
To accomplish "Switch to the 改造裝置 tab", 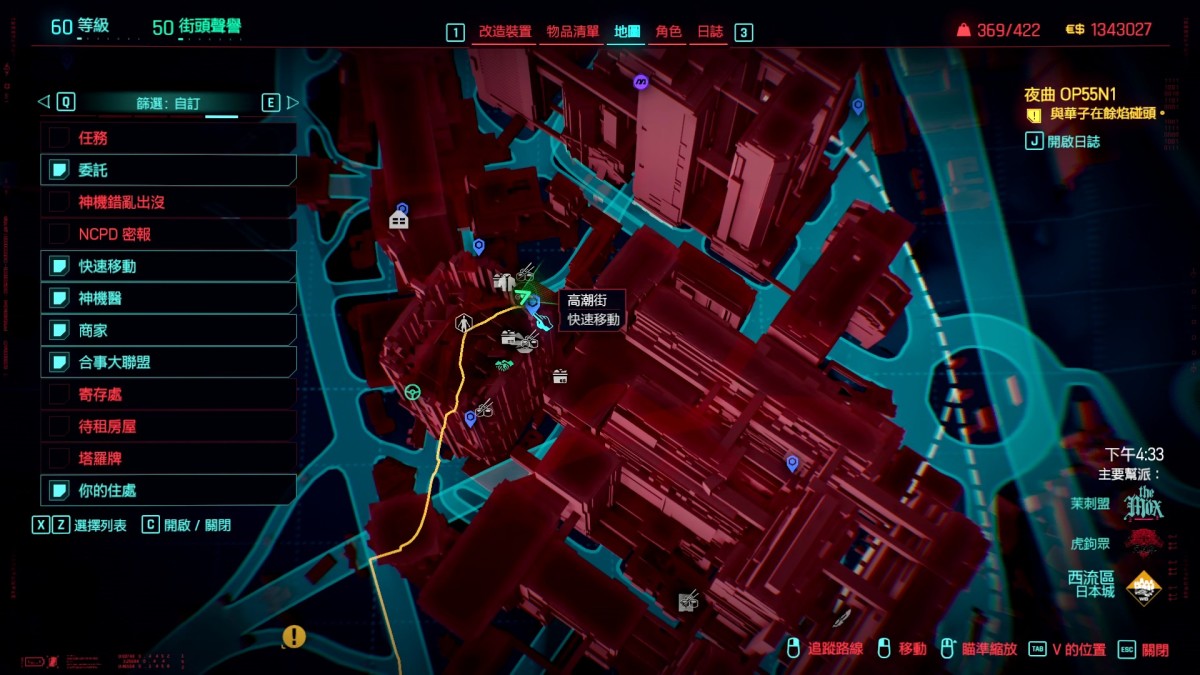I will tap(504, 32).
